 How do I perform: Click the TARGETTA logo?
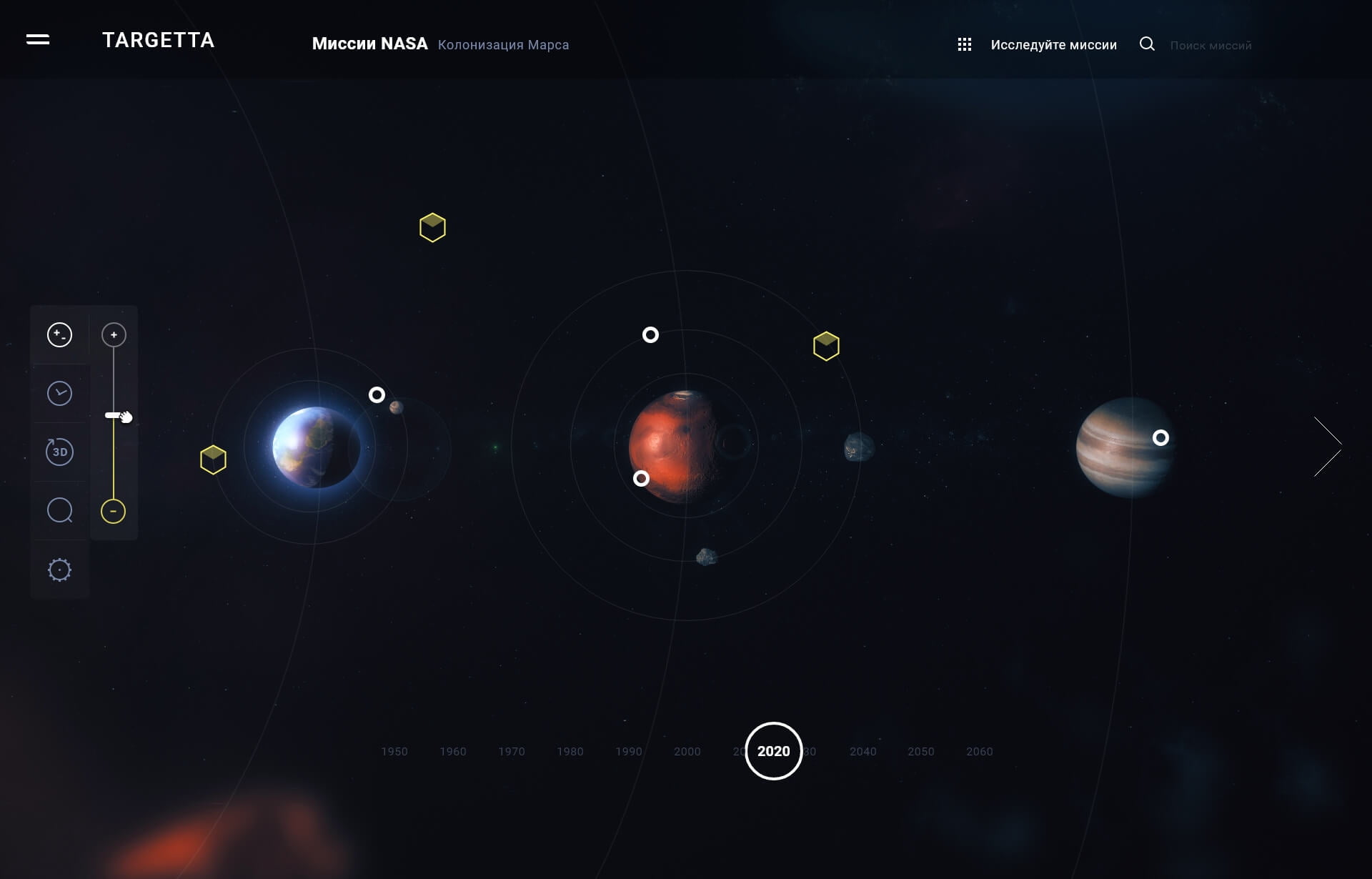coord(158,41)
